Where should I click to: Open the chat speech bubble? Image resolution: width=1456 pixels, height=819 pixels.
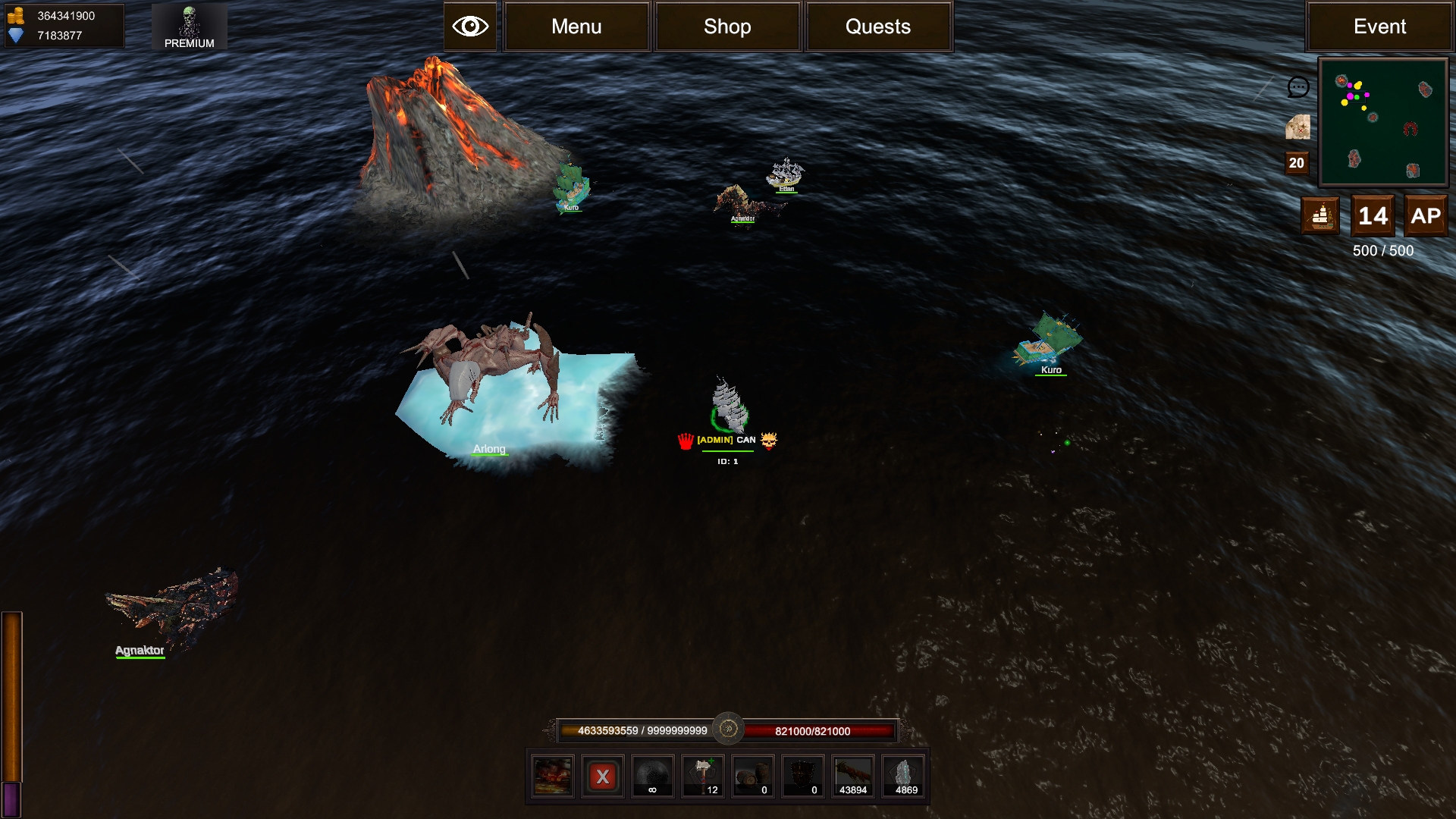point(1298,87)
